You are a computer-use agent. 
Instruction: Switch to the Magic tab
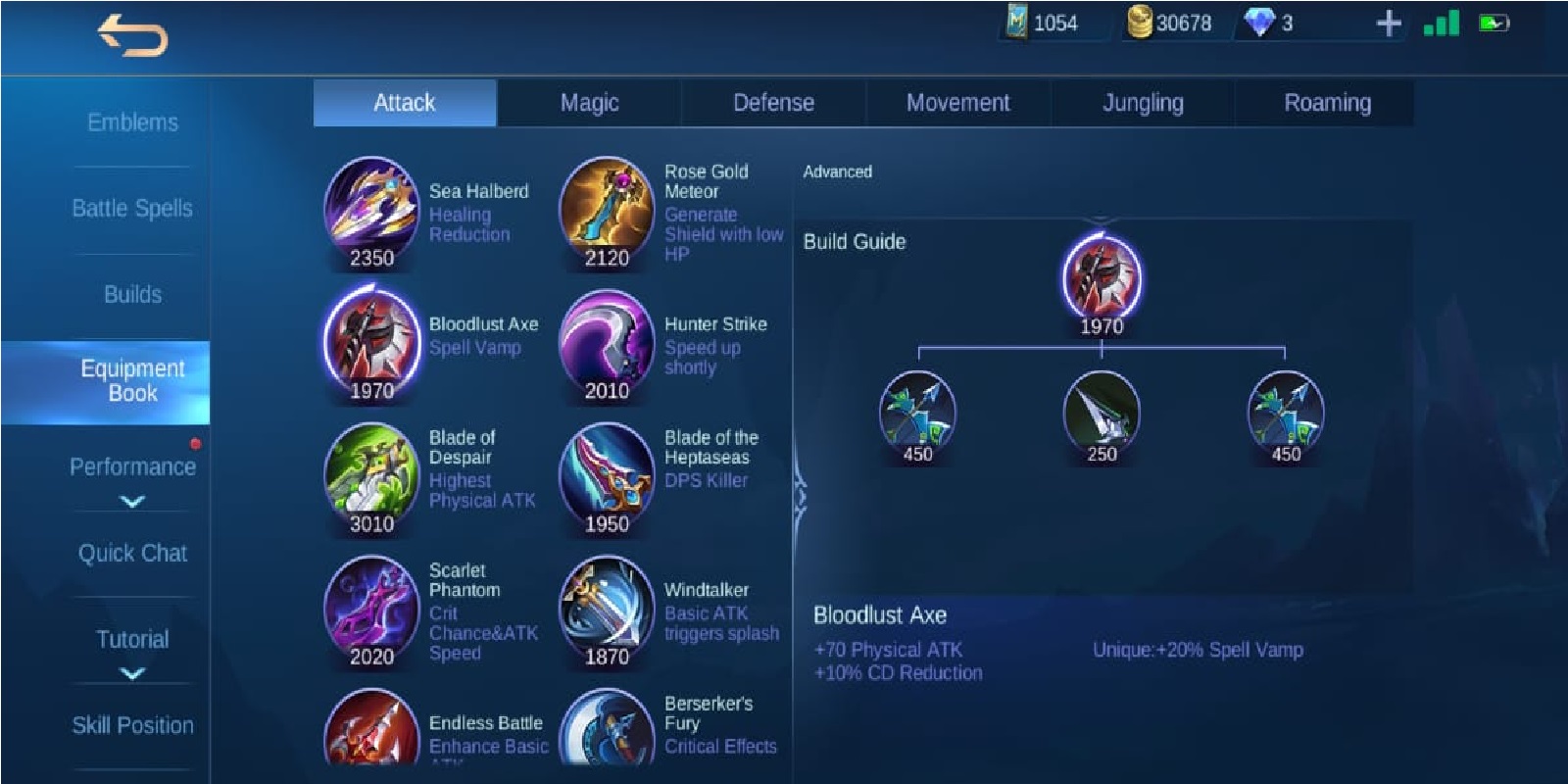pos(588,102)
